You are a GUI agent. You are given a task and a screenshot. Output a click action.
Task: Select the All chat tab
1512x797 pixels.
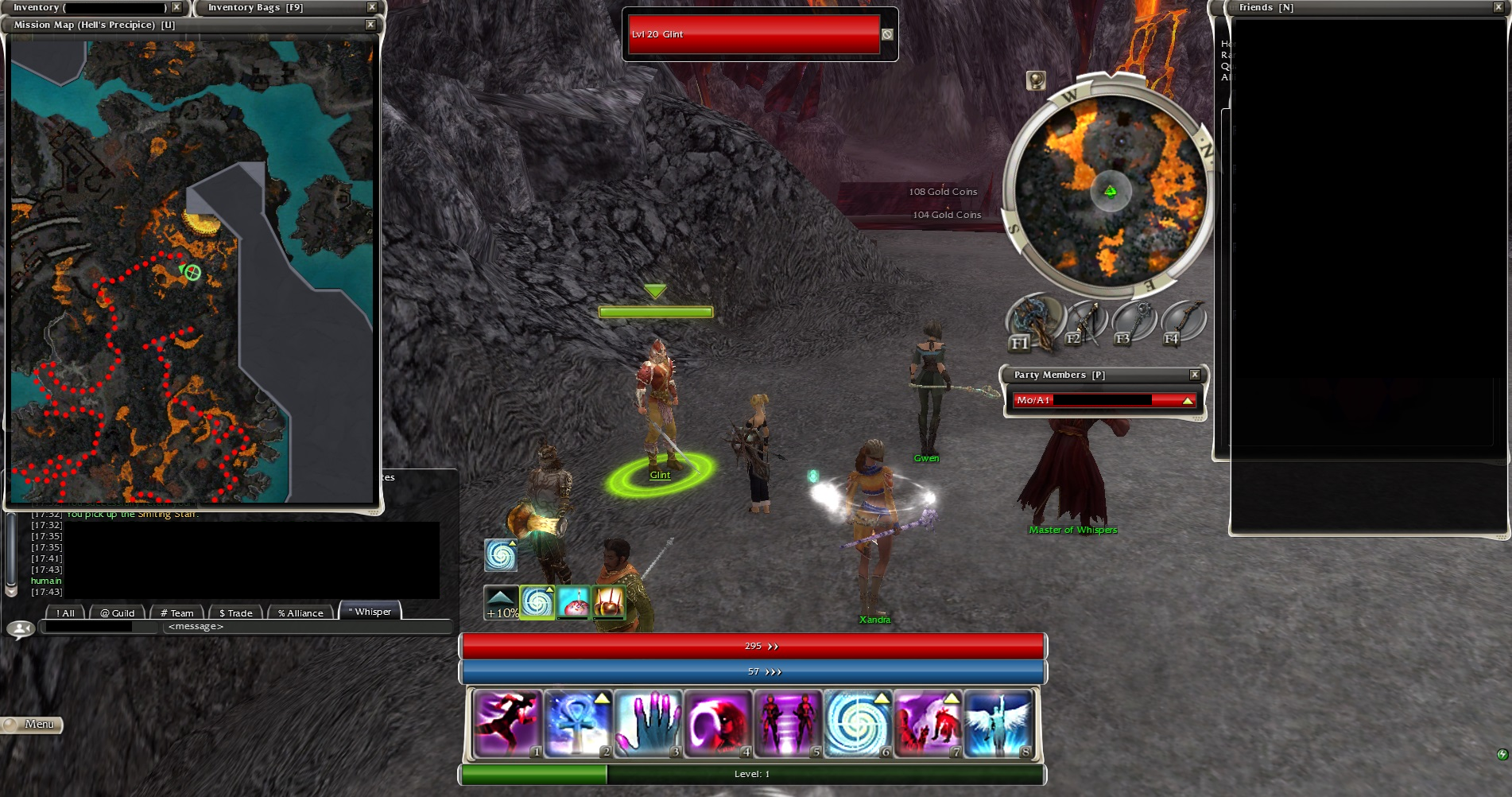coord(66,612)
